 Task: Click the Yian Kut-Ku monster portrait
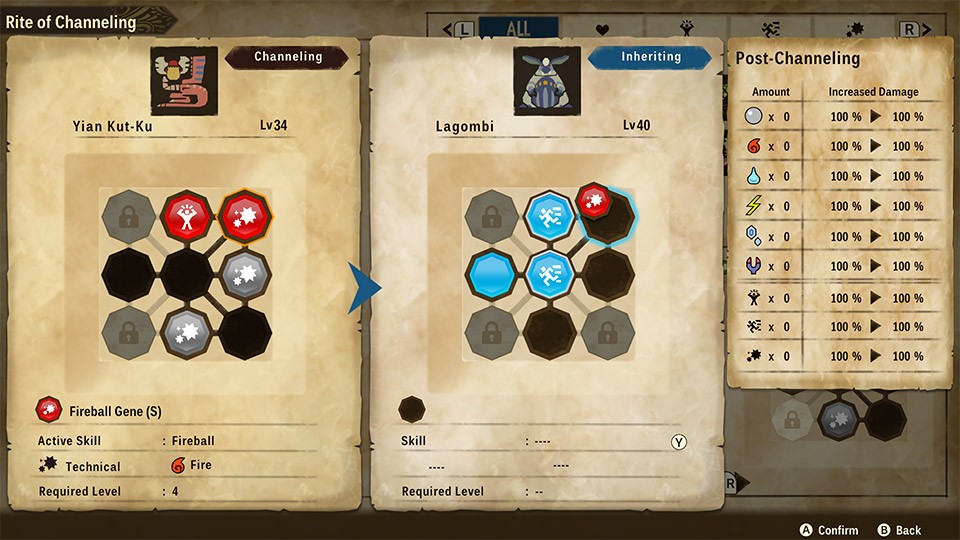[x=185, y=80]
